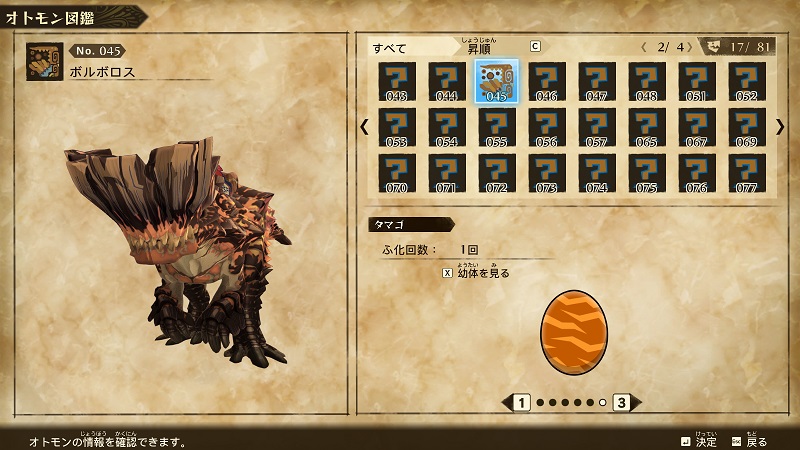Screen dimensions: 800x450
Task: Open the locked entry numbered 052
Action: 746,82
